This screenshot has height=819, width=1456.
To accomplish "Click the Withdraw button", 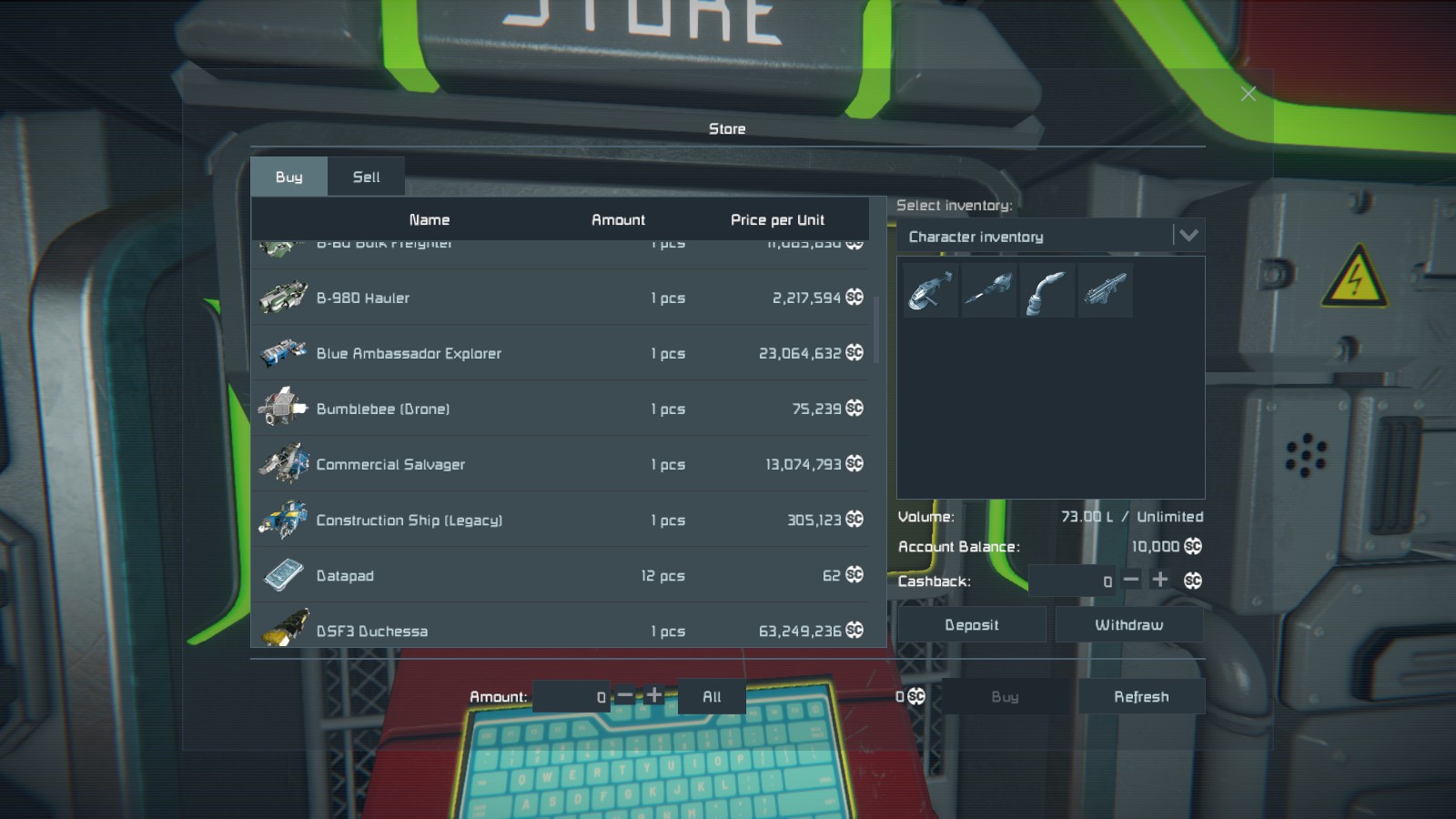I will point(1129,624).
